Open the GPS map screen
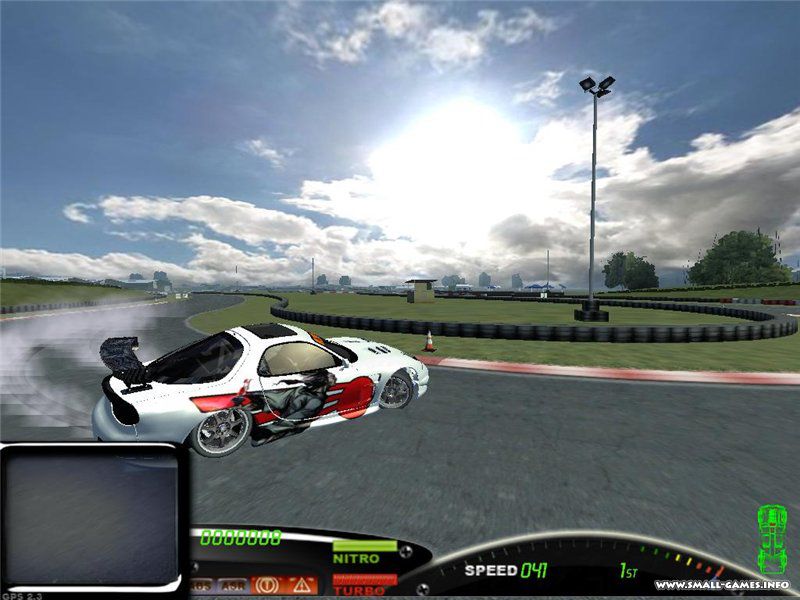Viewport: 800px width, 600px height. (x=91, y=513)
